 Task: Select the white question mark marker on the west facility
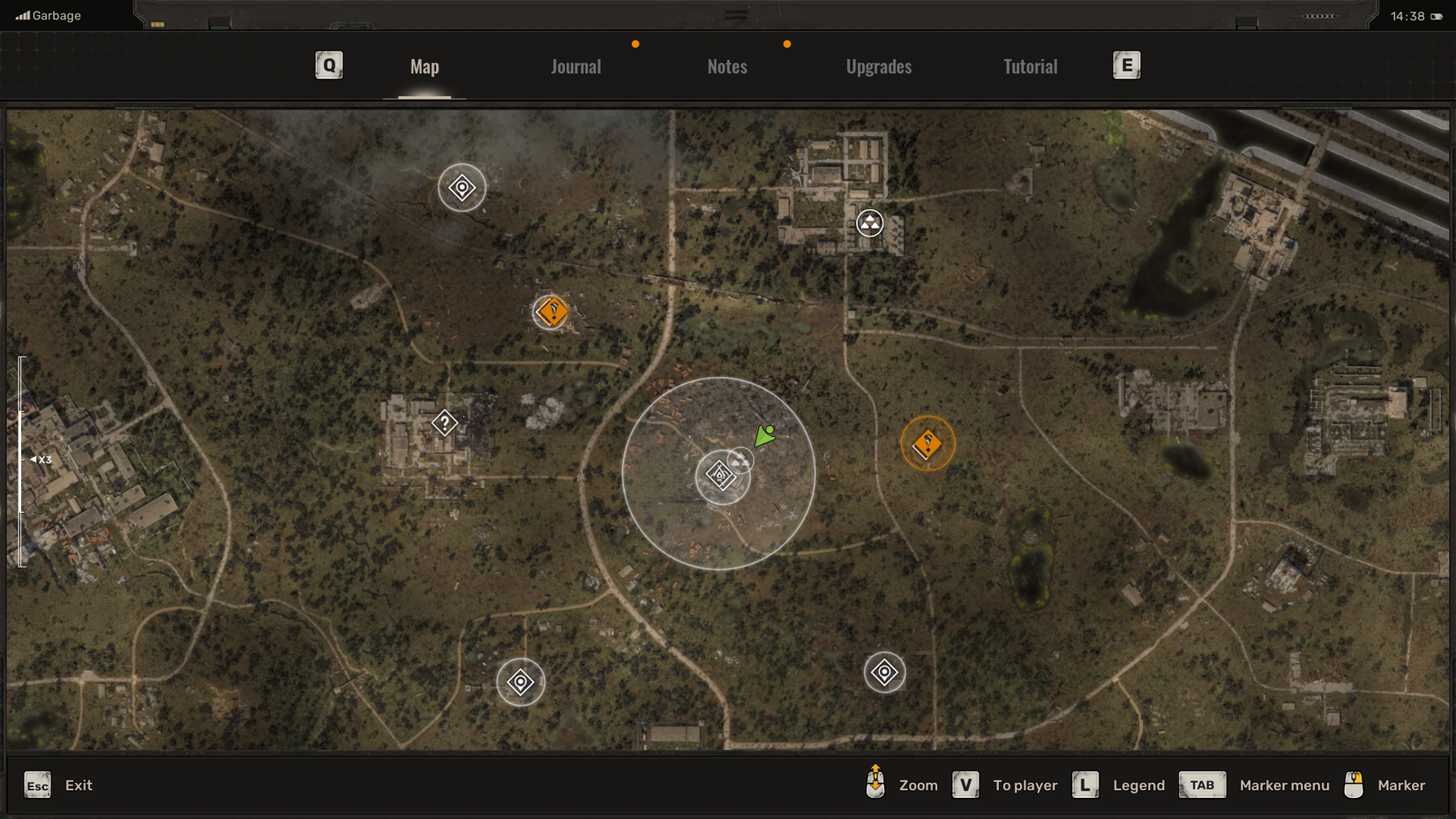[445, 423]
